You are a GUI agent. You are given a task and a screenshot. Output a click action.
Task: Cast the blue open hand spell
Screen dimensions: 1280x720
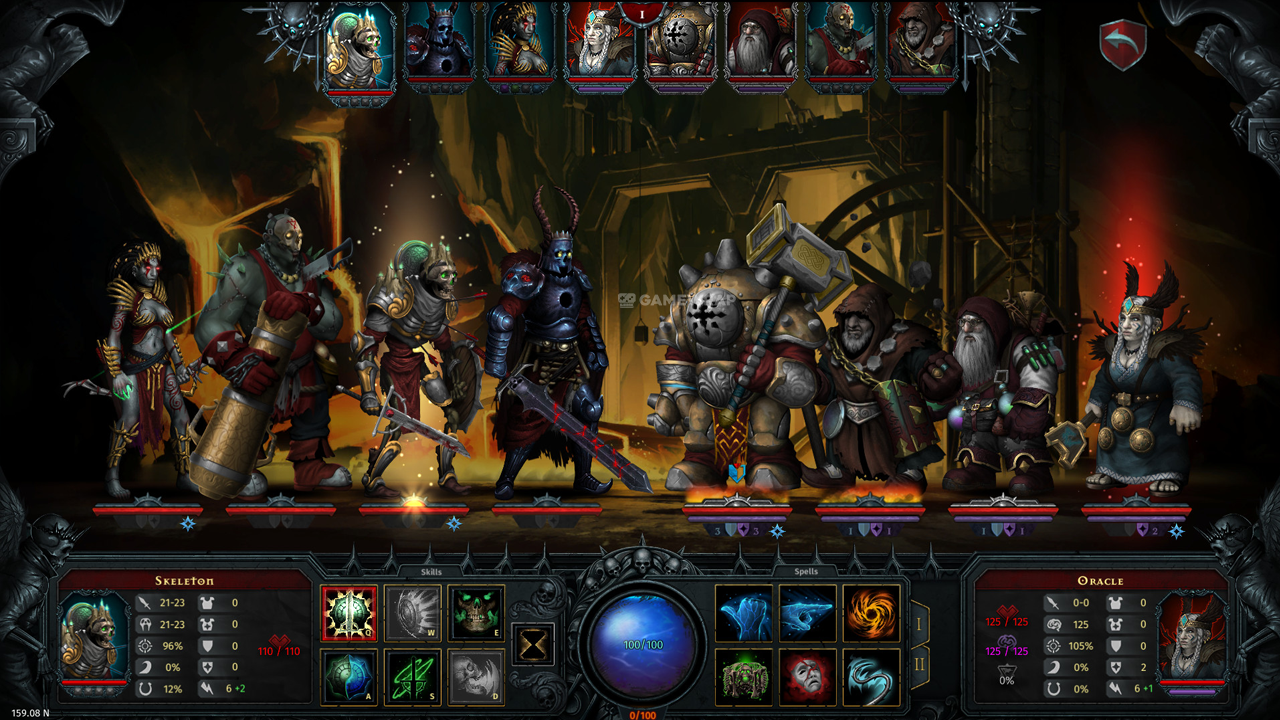click(743, 613)
